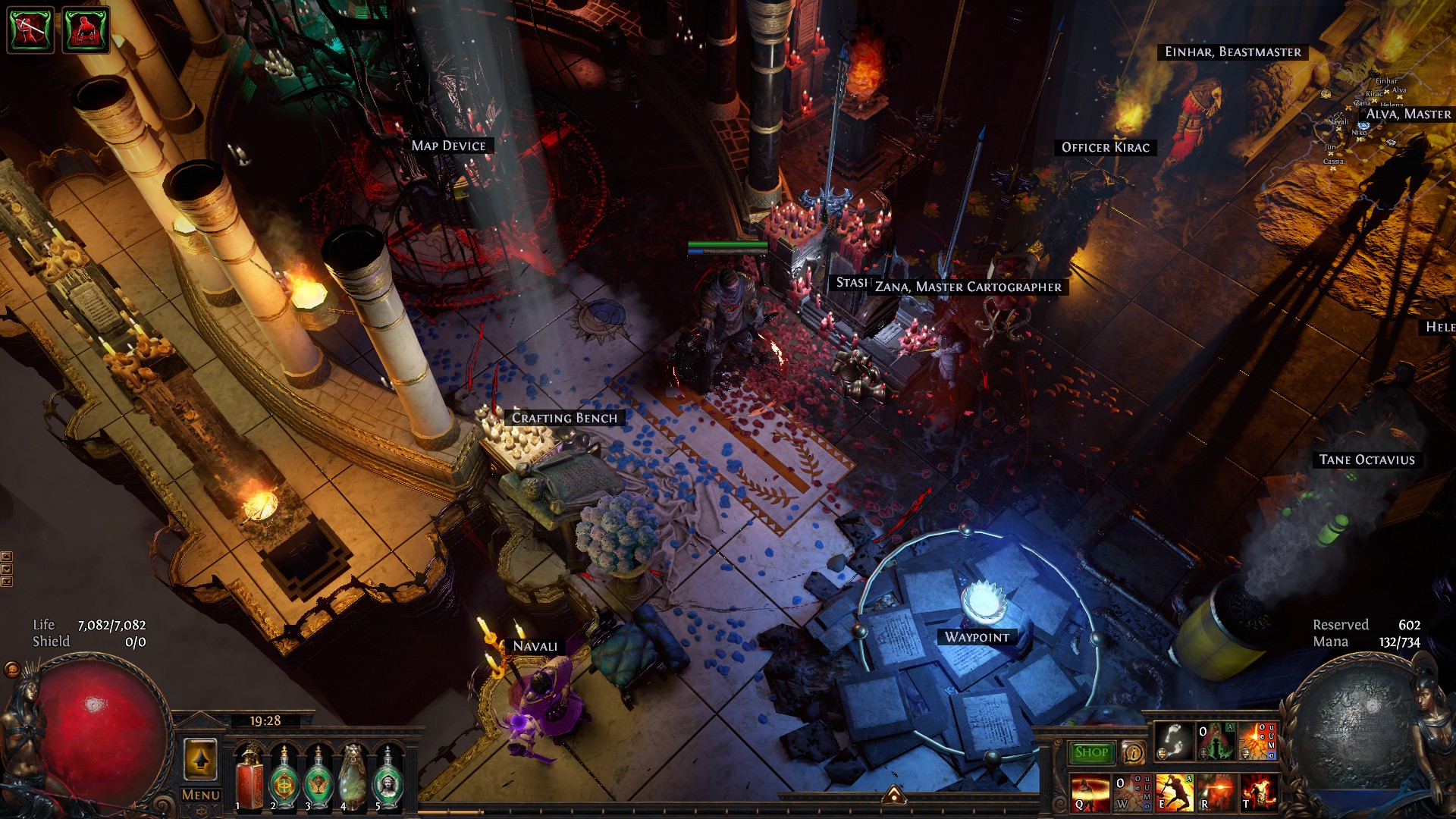The height and width of the screenshot is (819, 1456).
Task: Expand the arrow tab at bottom center
Action: (894, 795)
